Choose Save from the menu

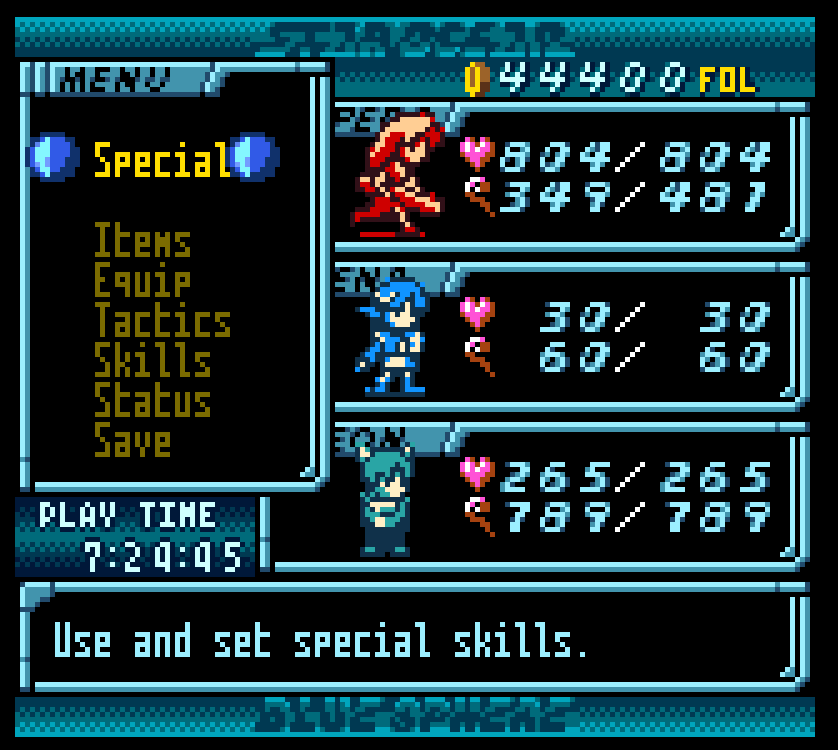[x=132, y=441]
